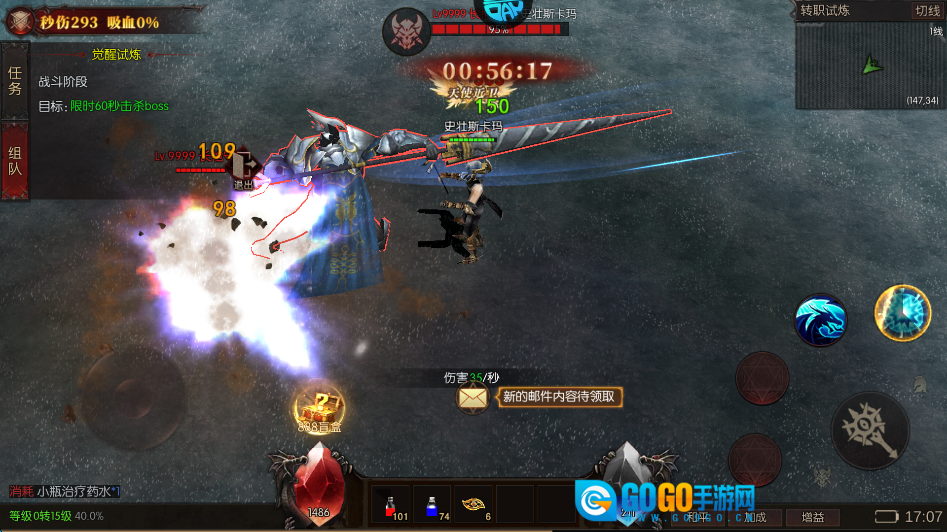This screenshot has height=532, width=947.
Task: Open the 888盲盒 treasure chest
Action: [x=318, y=407]
